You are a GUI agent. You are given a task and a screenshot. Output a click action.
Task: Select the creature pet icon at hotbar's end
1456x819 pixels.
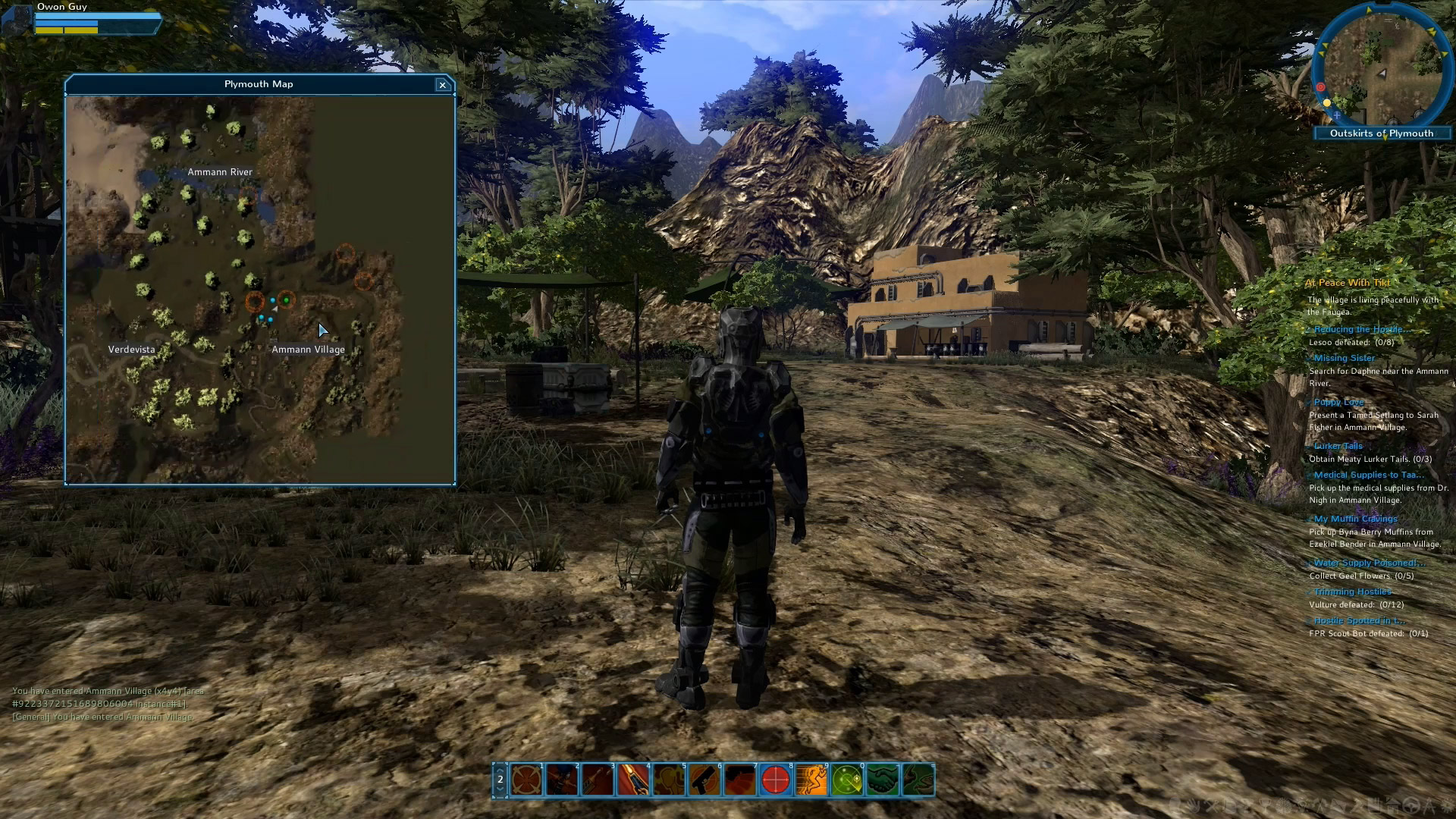[918, 780]
